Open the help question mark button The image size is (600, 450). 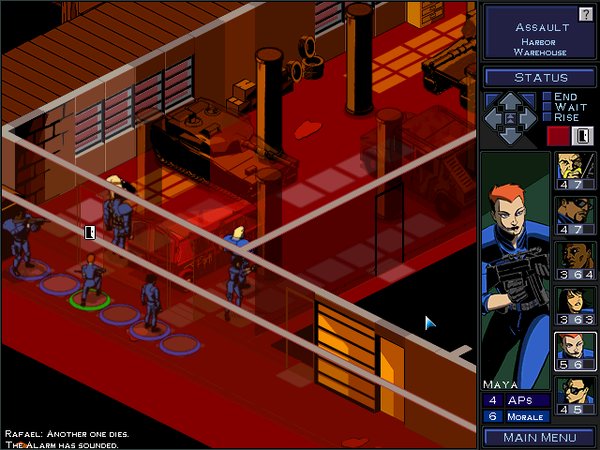(x=586, y=14)
